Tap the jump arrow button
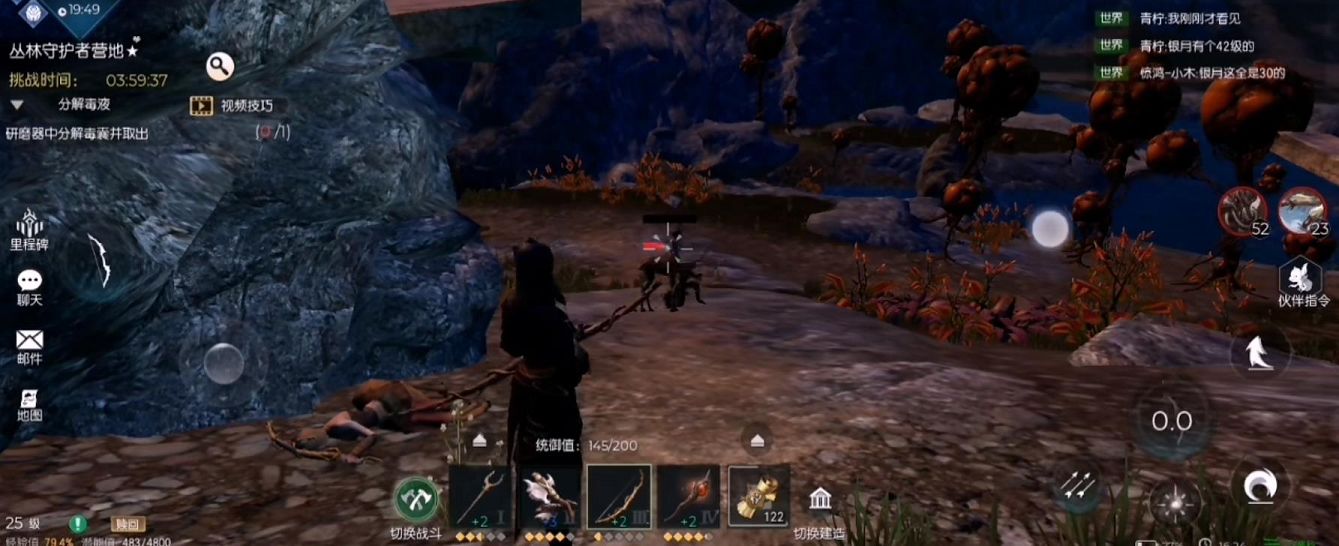 [1258, 352]
